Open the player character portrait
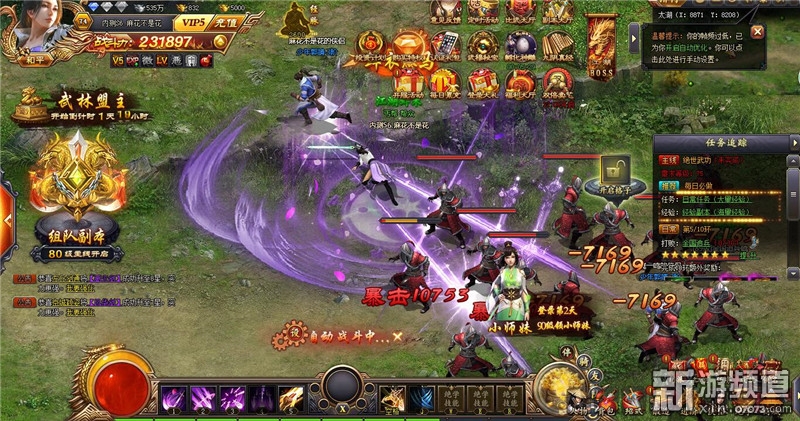Viewport: 800px width, 421px height. (x=38, y=28)
